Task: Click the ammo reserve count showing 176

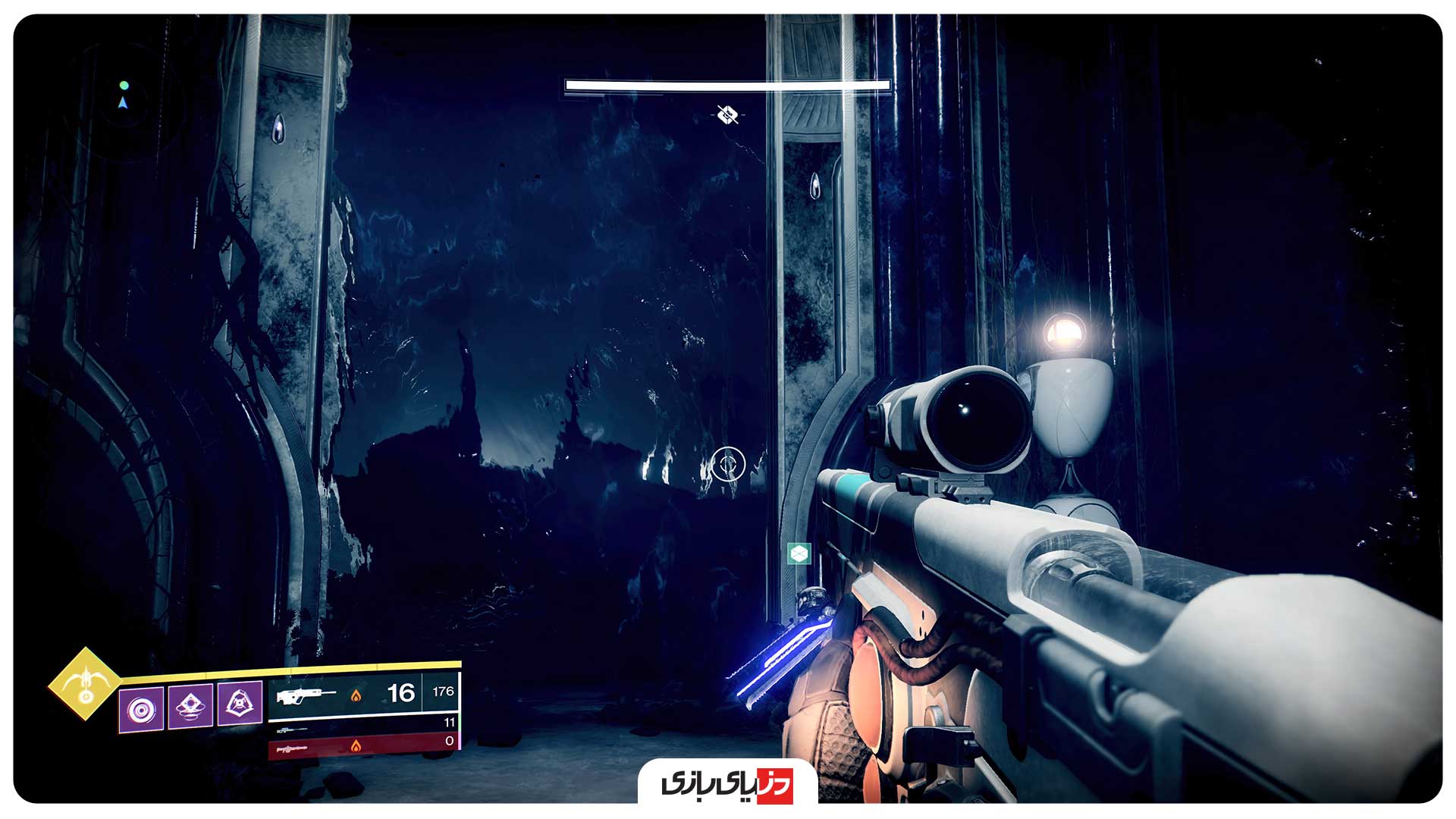Action: [443, 691]
